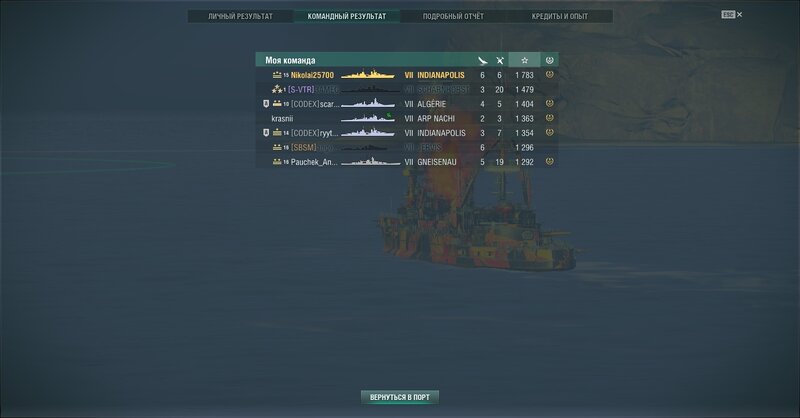Select the Командный результат tab

click(x=346, y=17)
